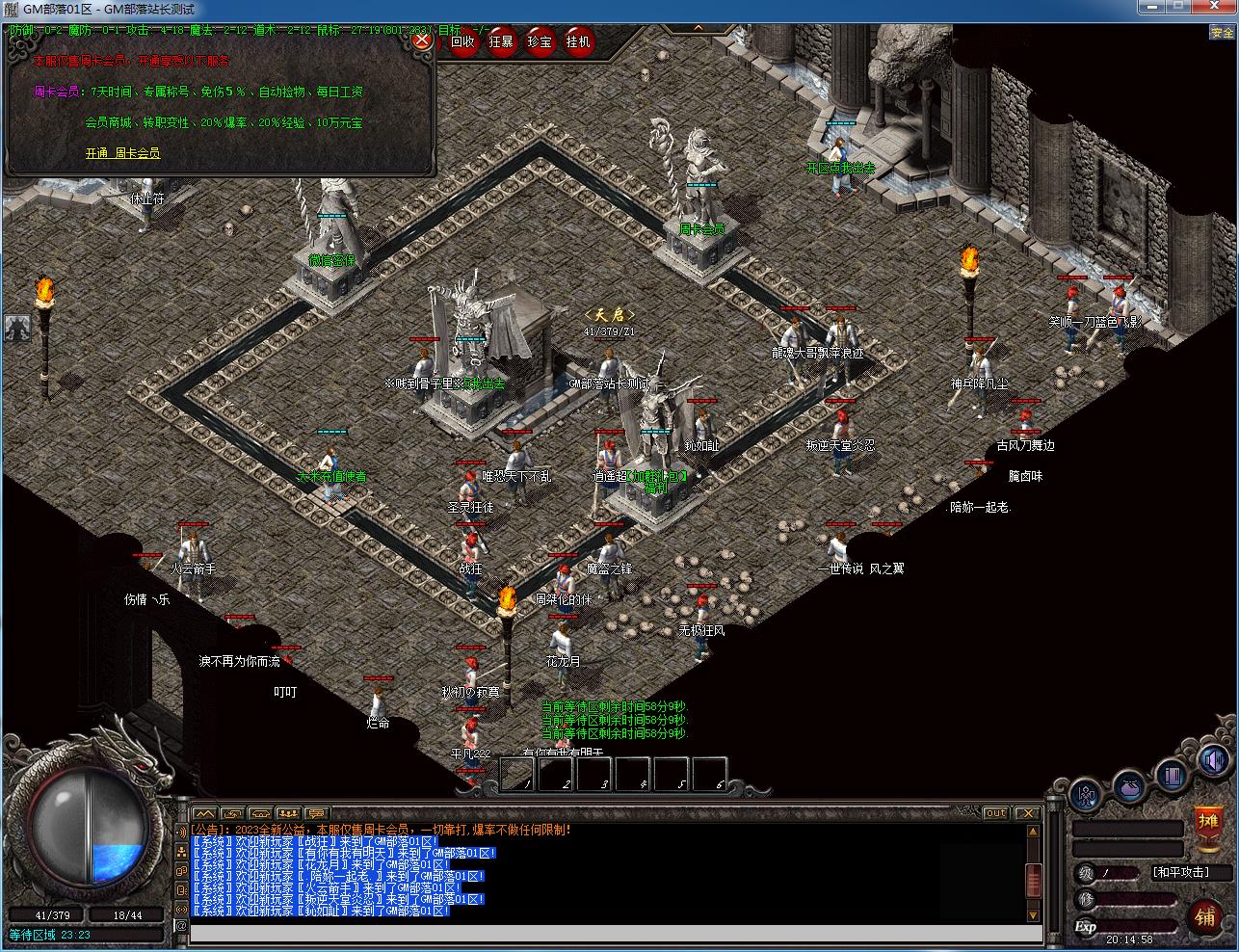This screenshot has height=952, width=1239.
Task: Toggle the sound speaker icon
Action: 1213,761
